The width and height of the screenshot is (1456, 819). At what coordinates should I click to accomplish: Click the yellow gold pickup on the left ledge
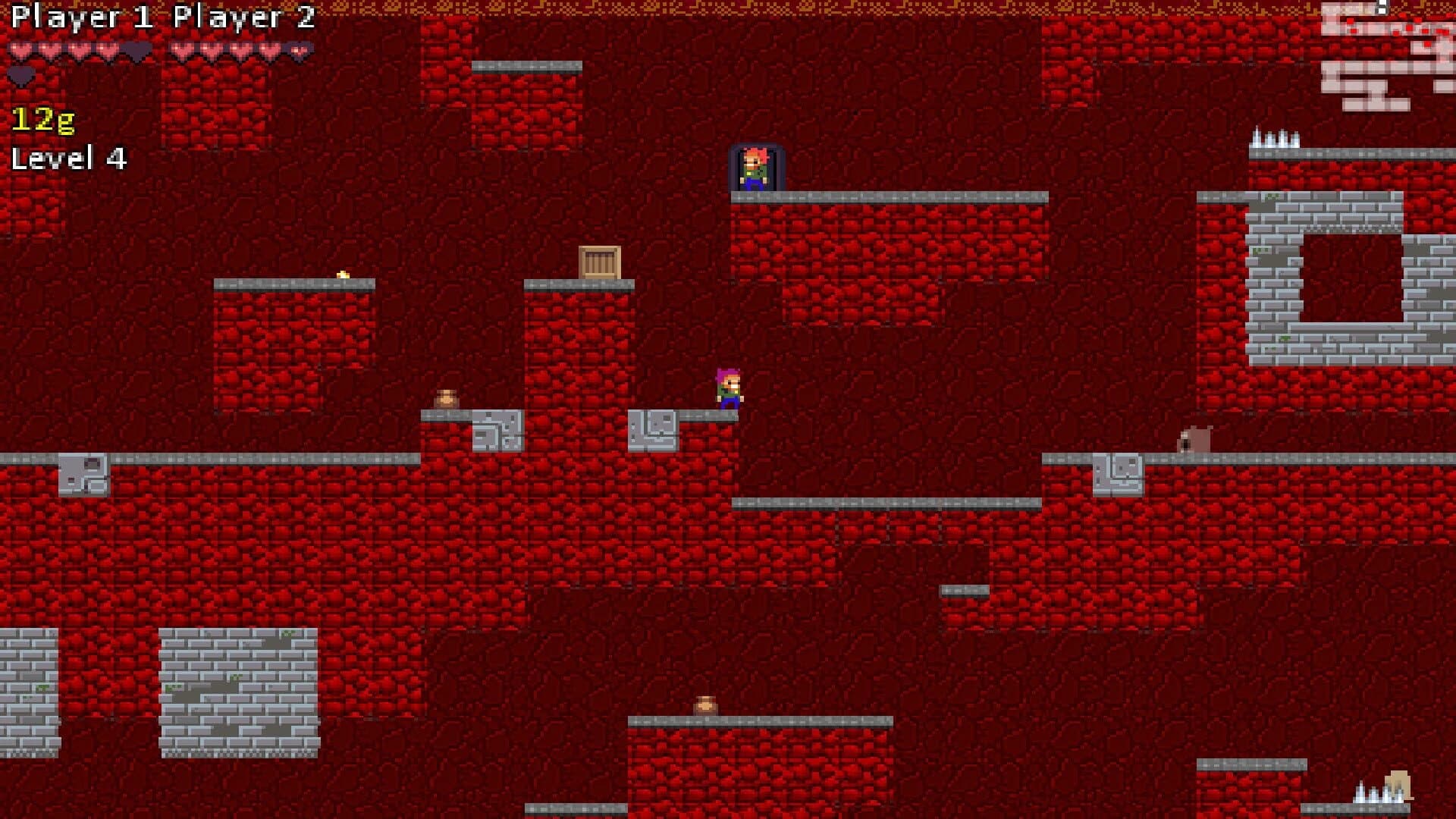click(343, 275)
